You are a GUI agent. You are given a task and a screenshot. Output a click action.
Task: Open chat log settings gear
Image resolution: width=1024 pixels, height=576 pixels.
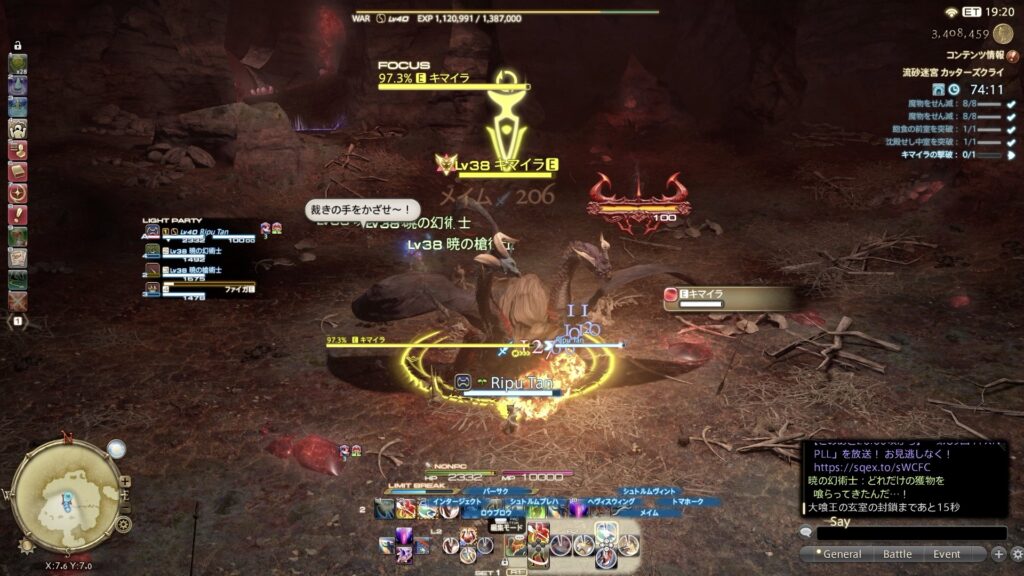click(1016, 554)
